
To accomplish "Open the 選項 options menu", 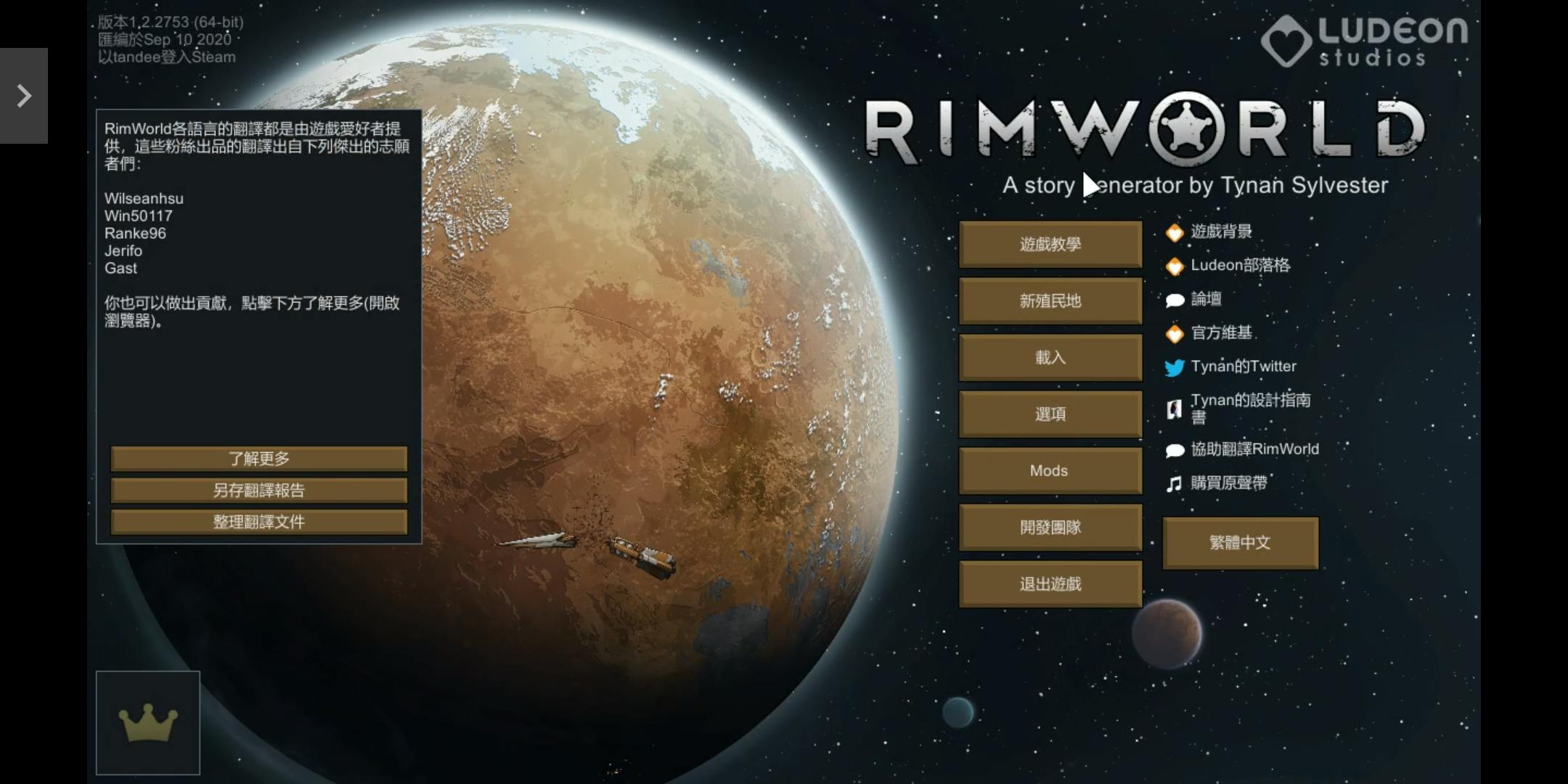I will [1050, 415].
